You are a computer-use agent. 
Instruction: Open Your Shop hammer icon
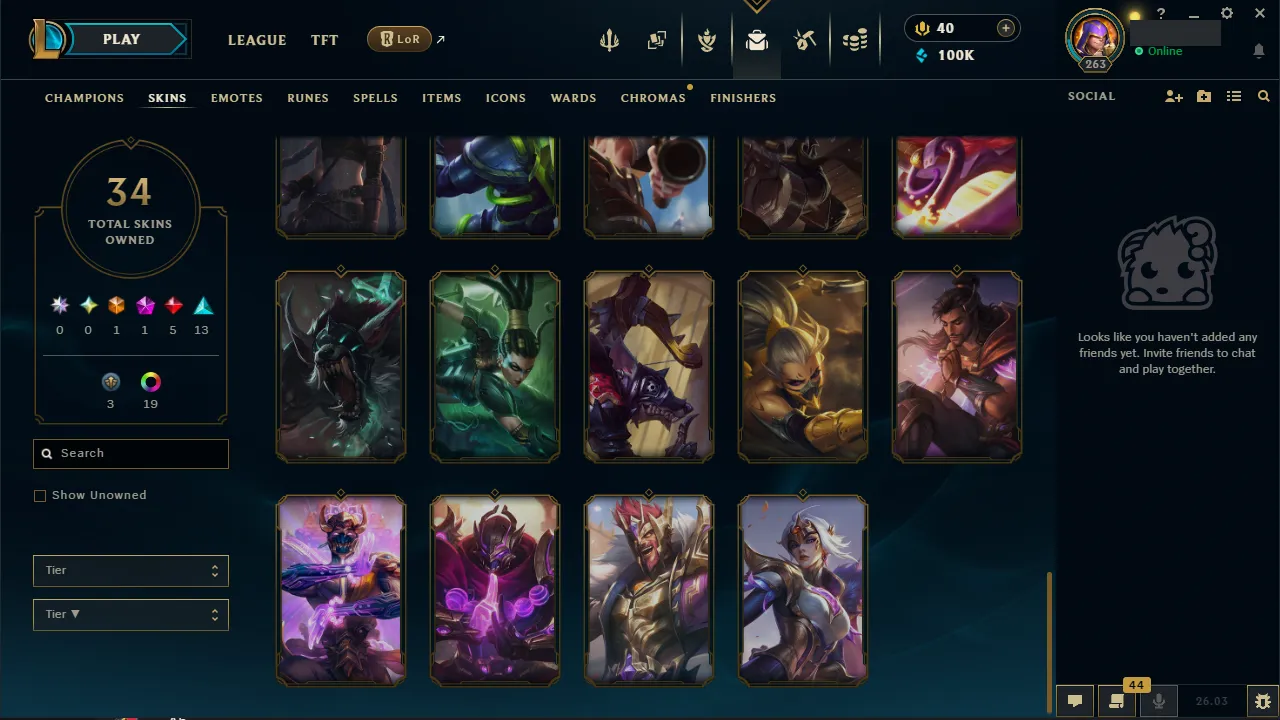[805, 40]
